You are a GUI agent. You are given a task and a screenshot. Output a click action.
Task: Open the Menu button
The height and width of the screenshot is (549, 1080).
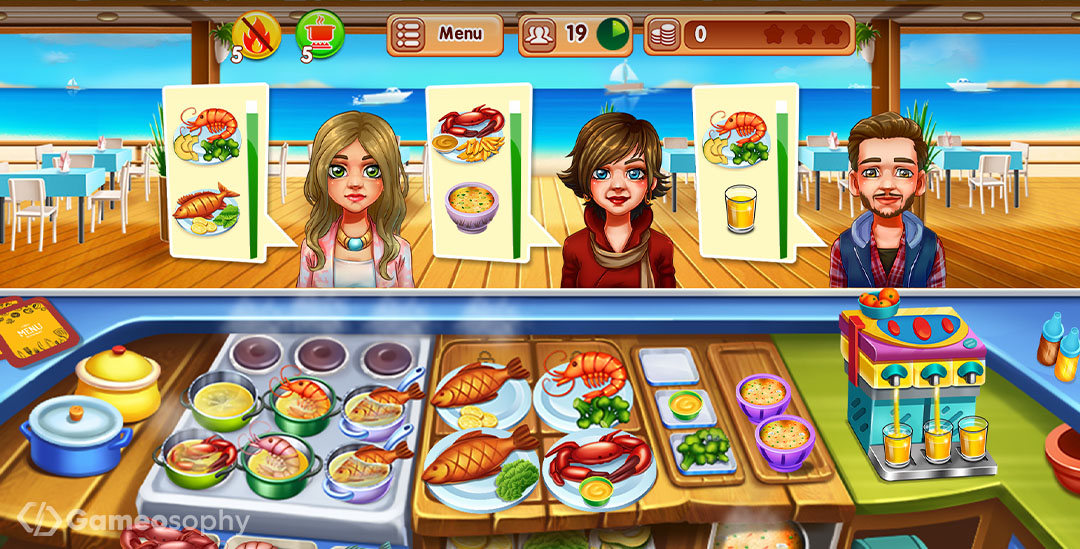pos(445,35)
